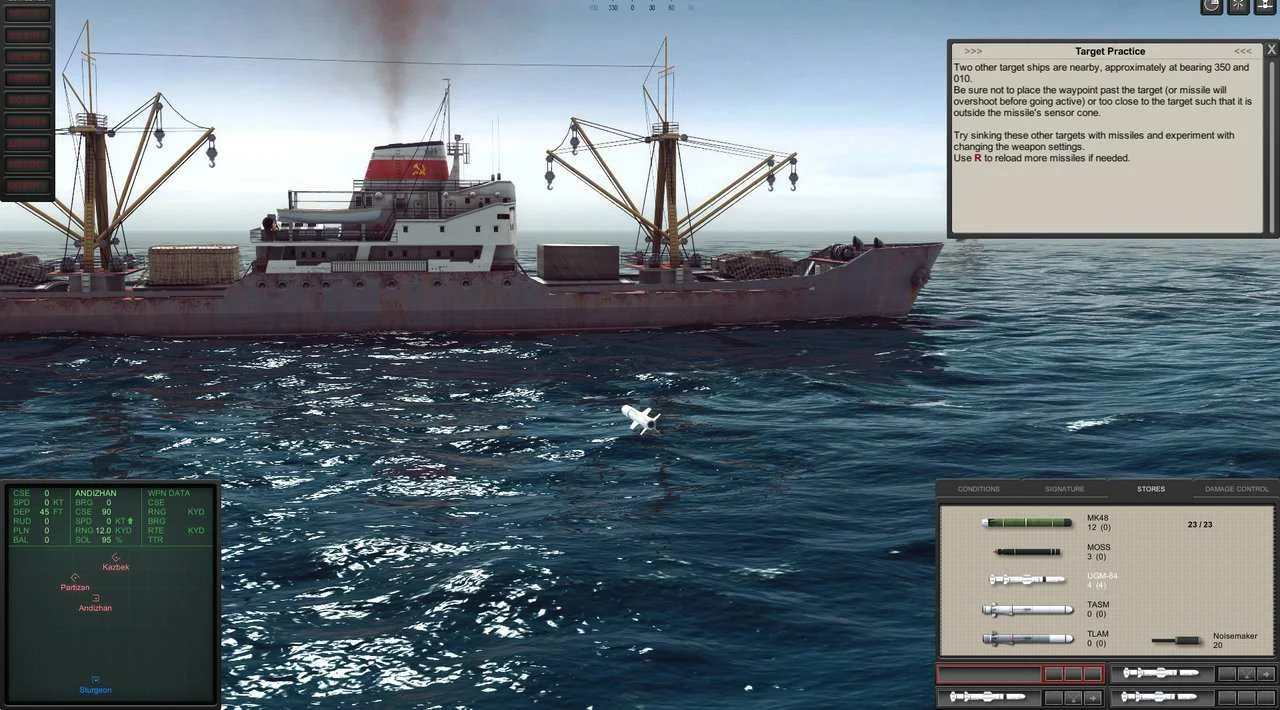Switch to the Conditions tab

point(978,489)
